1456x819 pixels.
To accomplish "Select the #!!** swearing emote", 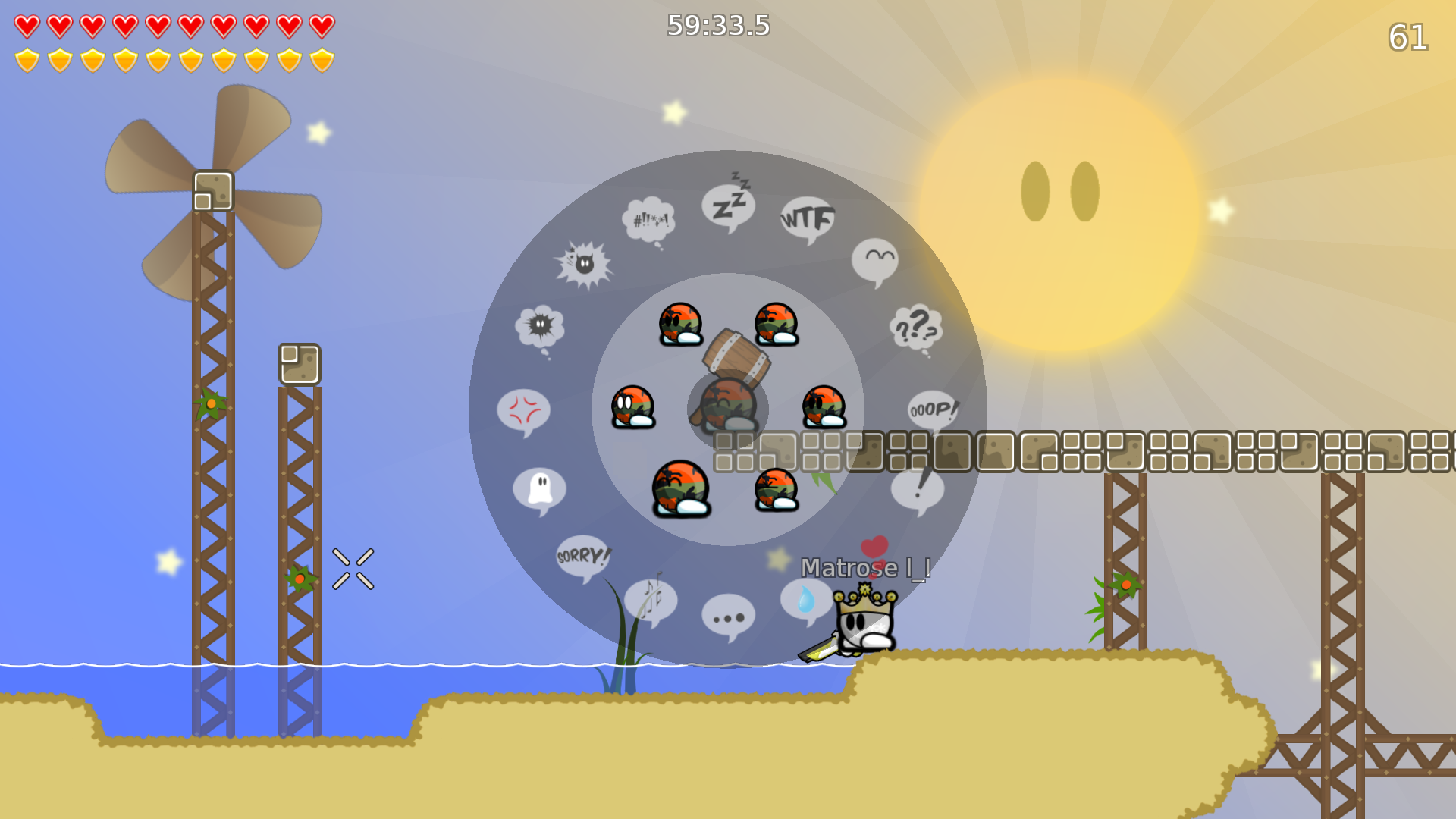I will (x=650, y=220).
